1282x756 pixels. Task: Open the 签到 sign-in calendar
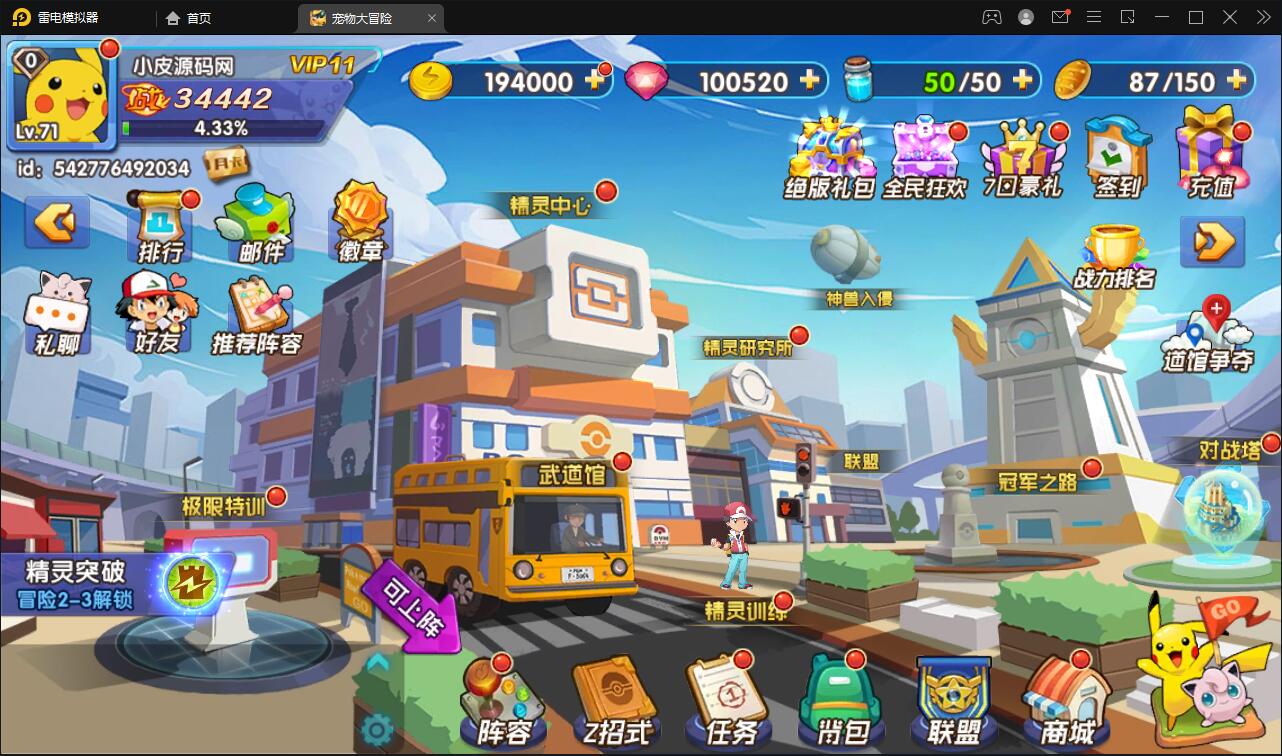click(x=1116, y=155)
